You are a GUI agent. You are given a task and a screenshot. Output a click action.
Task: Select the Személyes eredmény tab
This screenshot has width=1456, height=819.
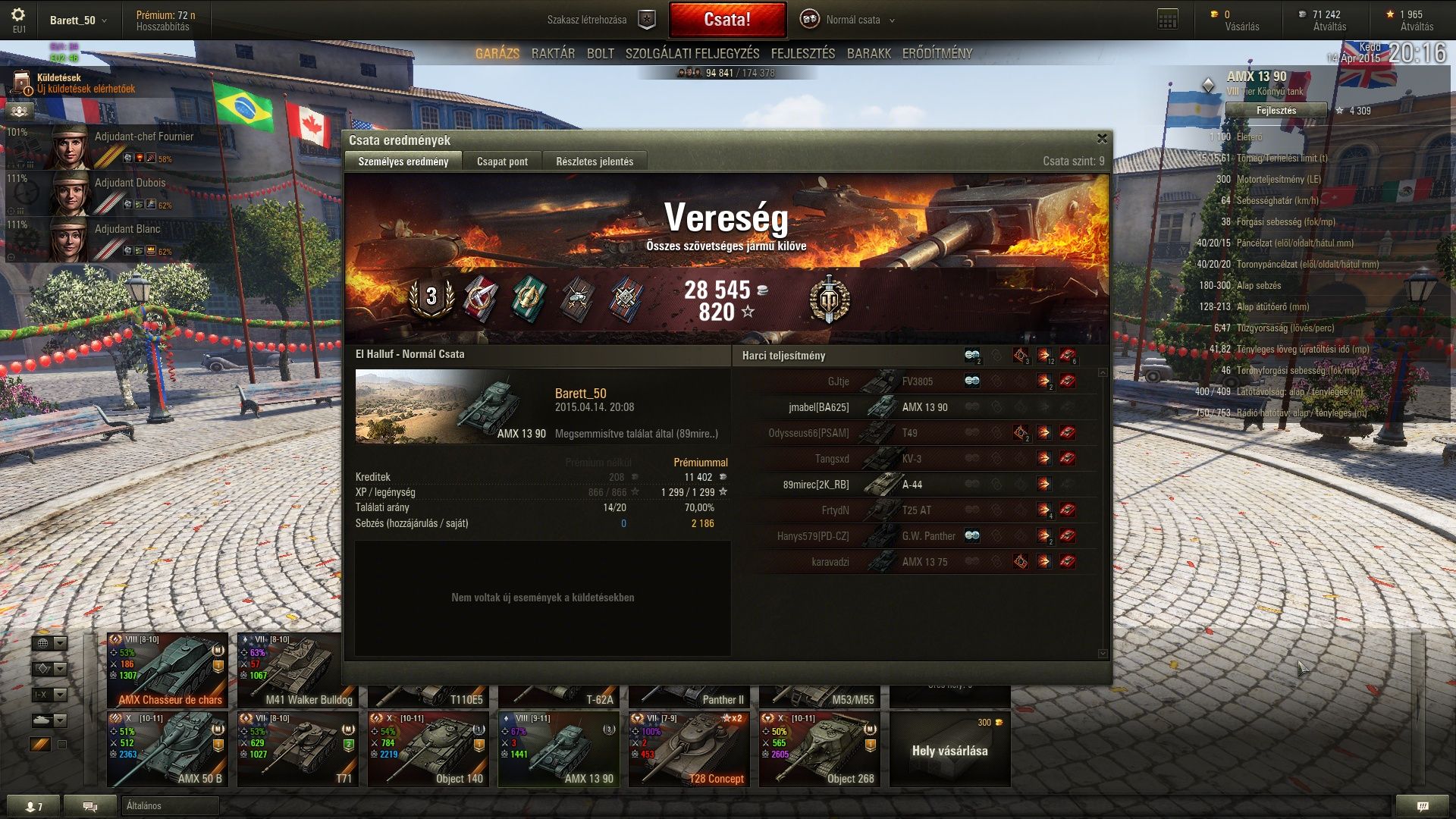point(403,162)
